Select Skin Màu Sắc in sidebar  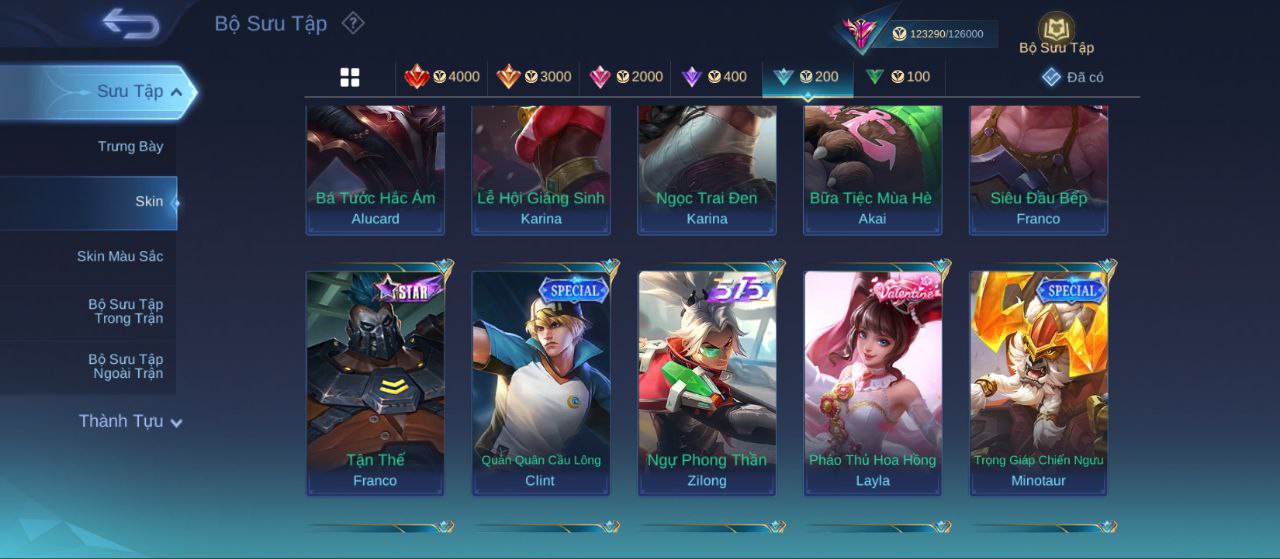click(120, 257)
